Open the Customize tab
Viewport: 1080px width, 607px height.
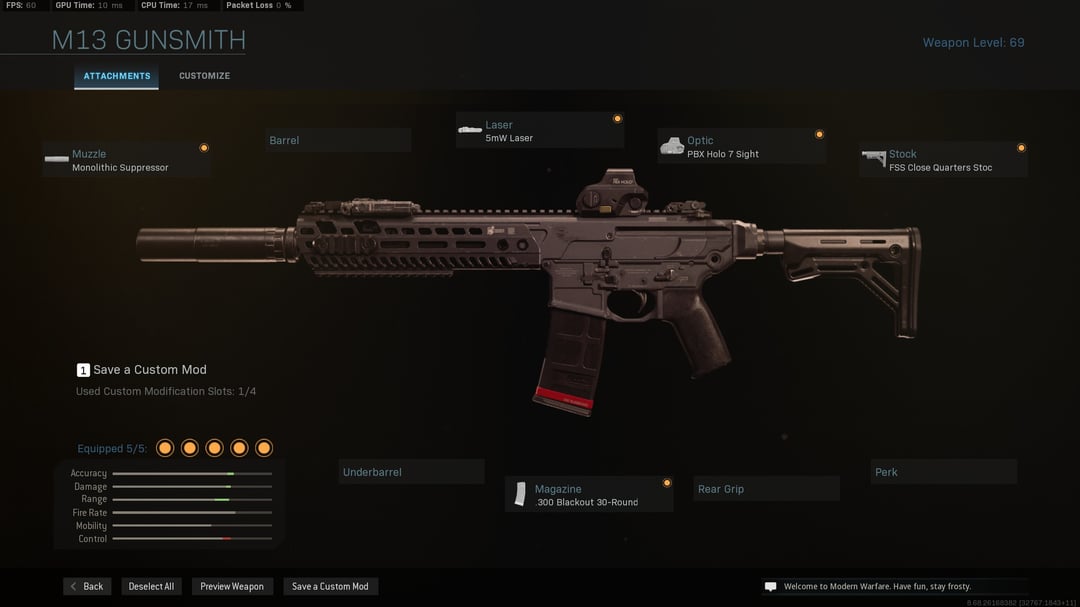(204, 76)
